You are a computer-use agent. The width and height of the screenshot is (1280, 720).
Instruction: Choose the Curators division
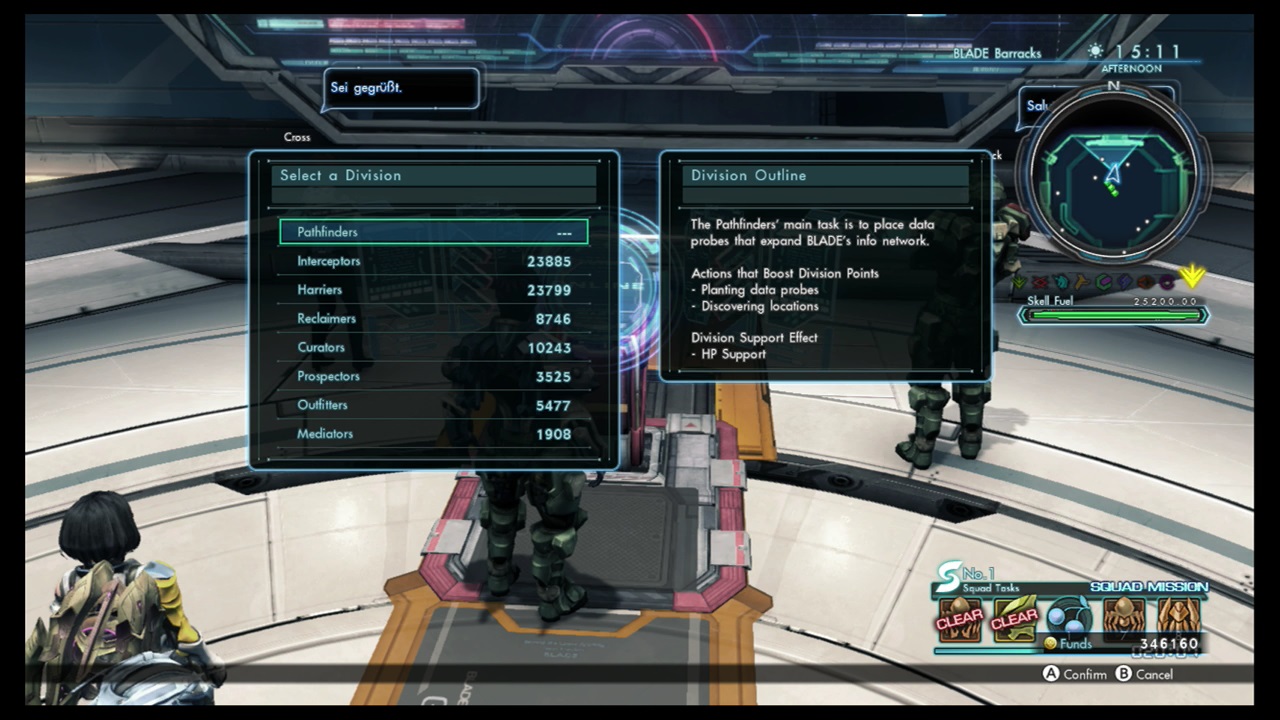pyautogui.click(x=433, y=348)
